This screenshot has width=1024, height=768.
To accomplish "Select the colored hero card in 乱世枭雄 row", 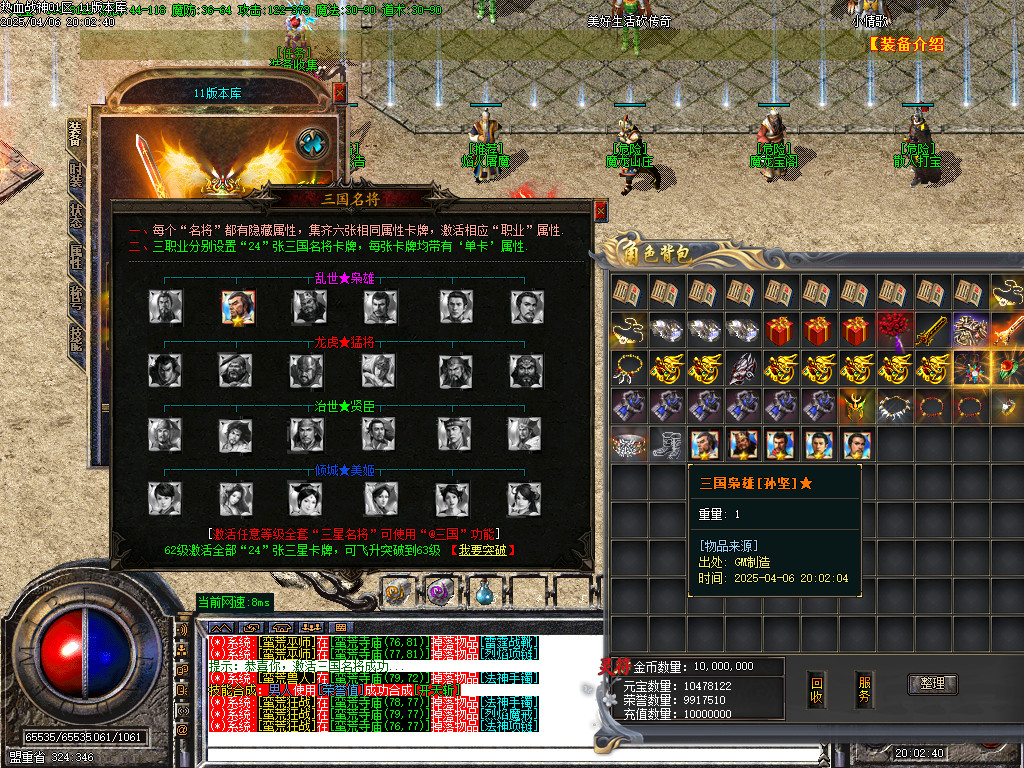I will 238,307.
